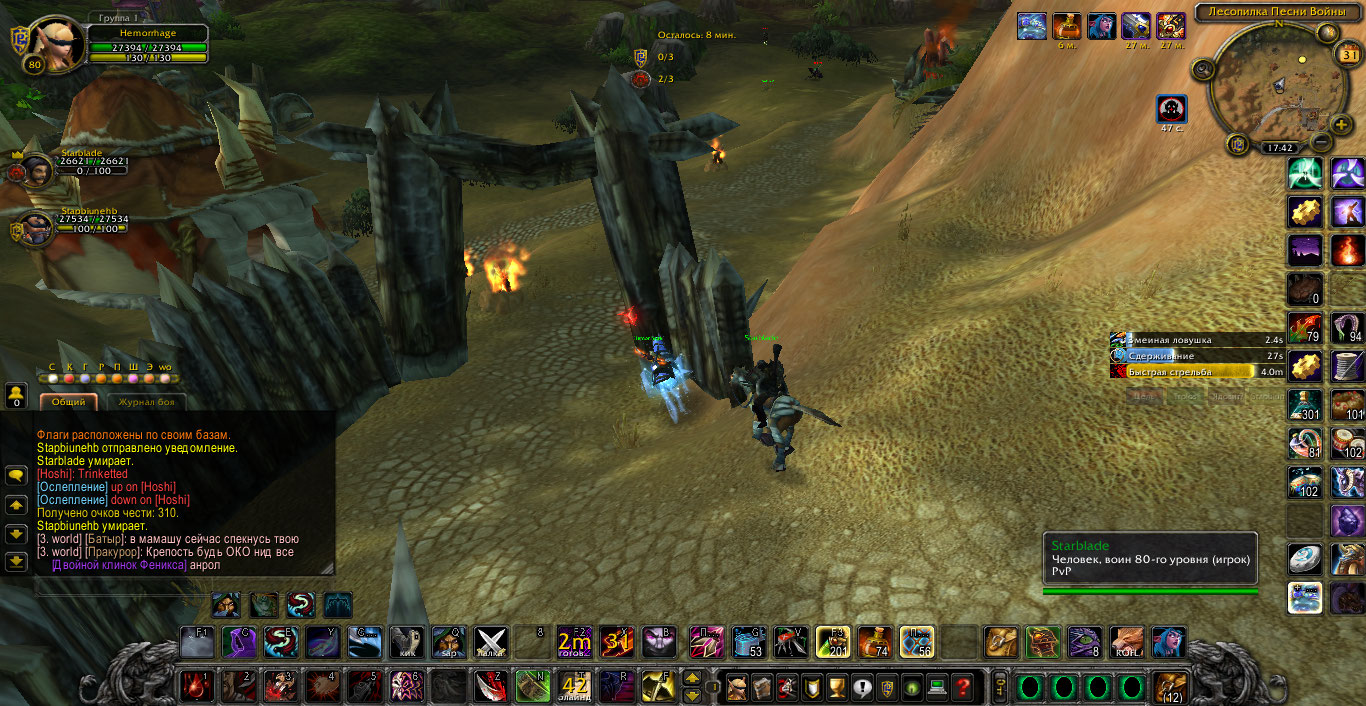
Task: Click the red skull debuff with 47 seconds
Action: pyautogui.click(x=1171, y=108)
